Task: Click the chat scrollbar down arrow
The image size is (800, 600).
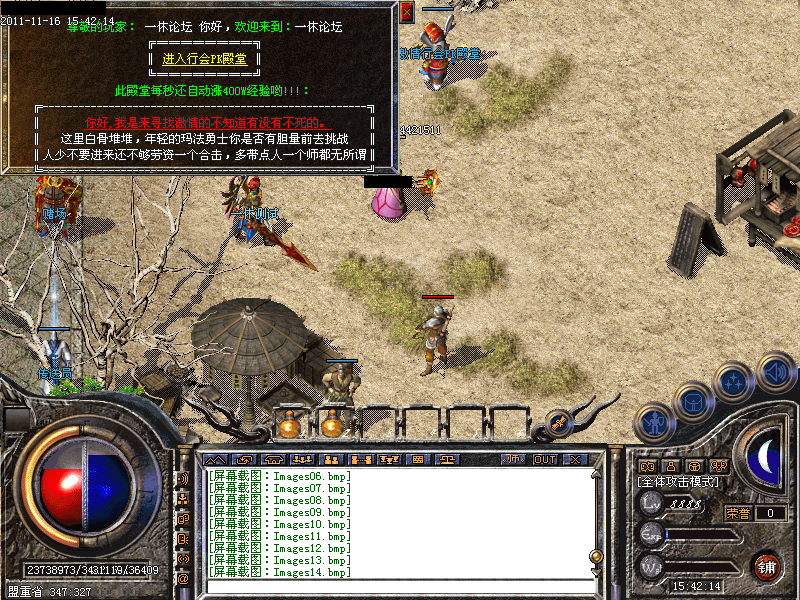Action: pos(597,571)
